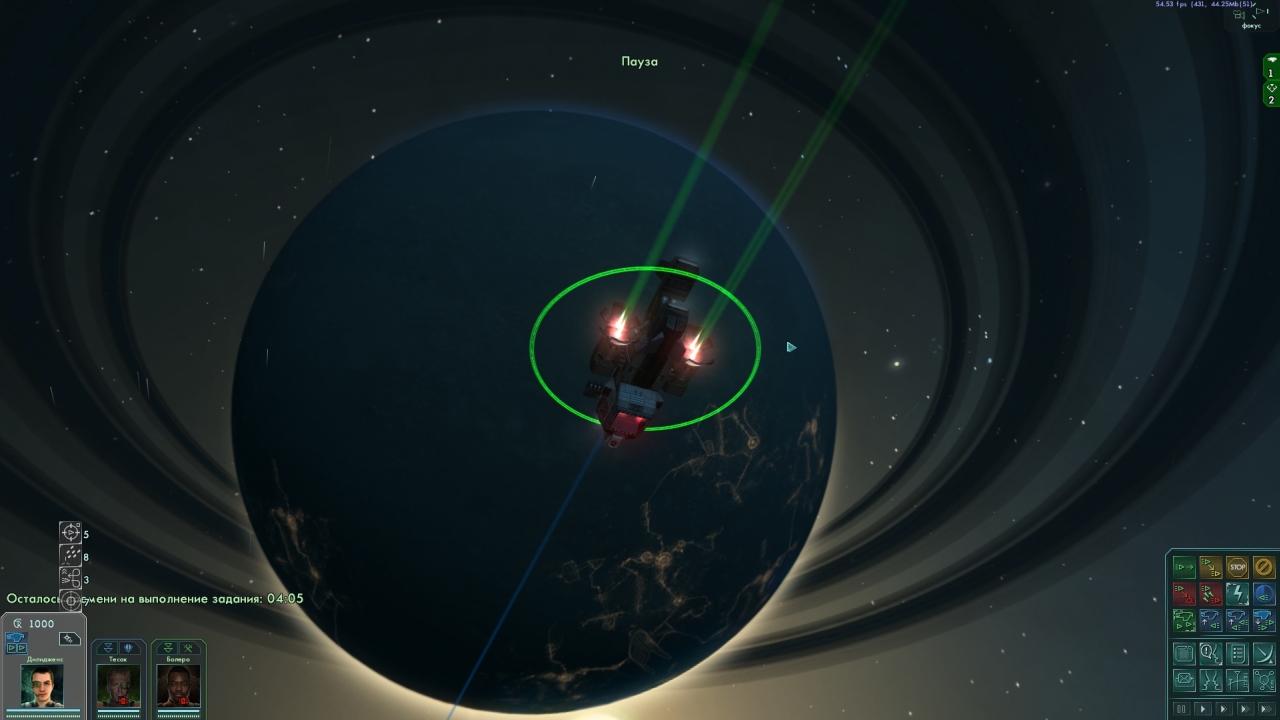This screenshot has height=720, width=1280.
Task: Click the pause game speed button
Action: (1182, 709)
